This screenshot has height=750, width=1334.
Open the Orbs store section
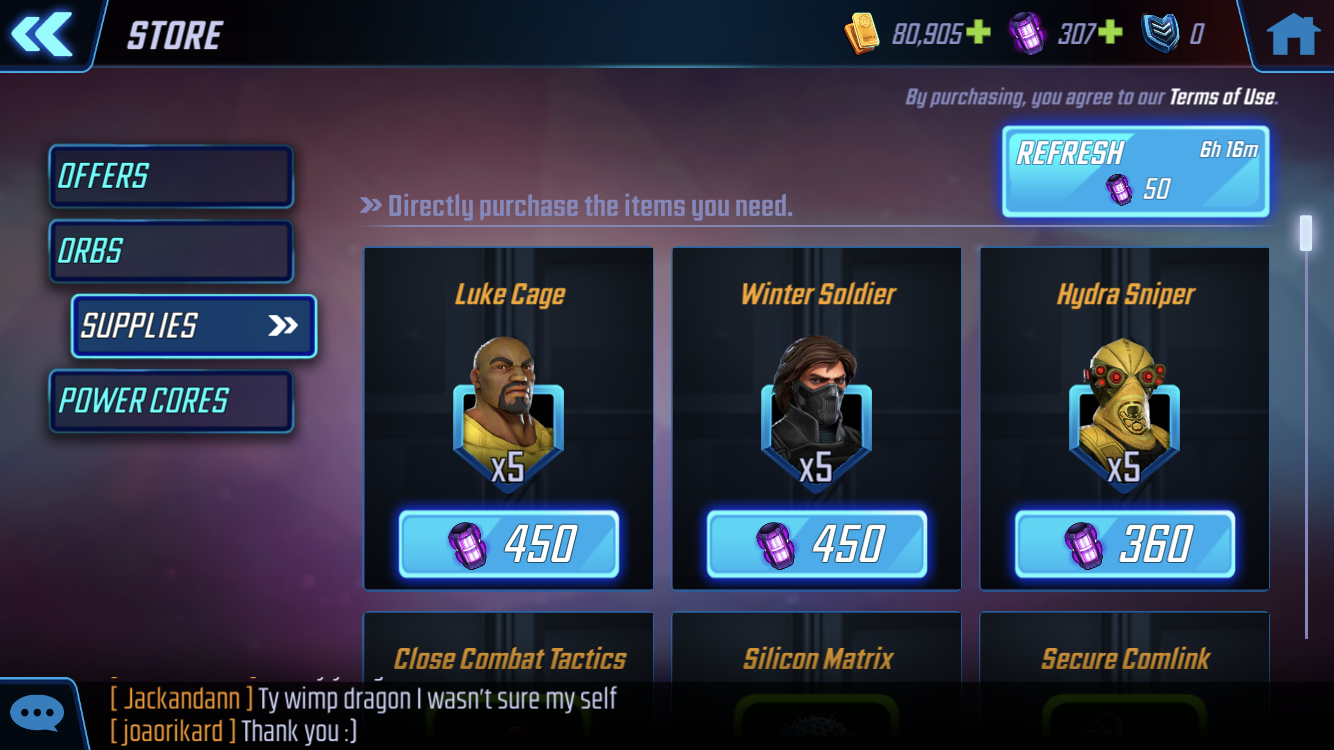click(171, 251)
